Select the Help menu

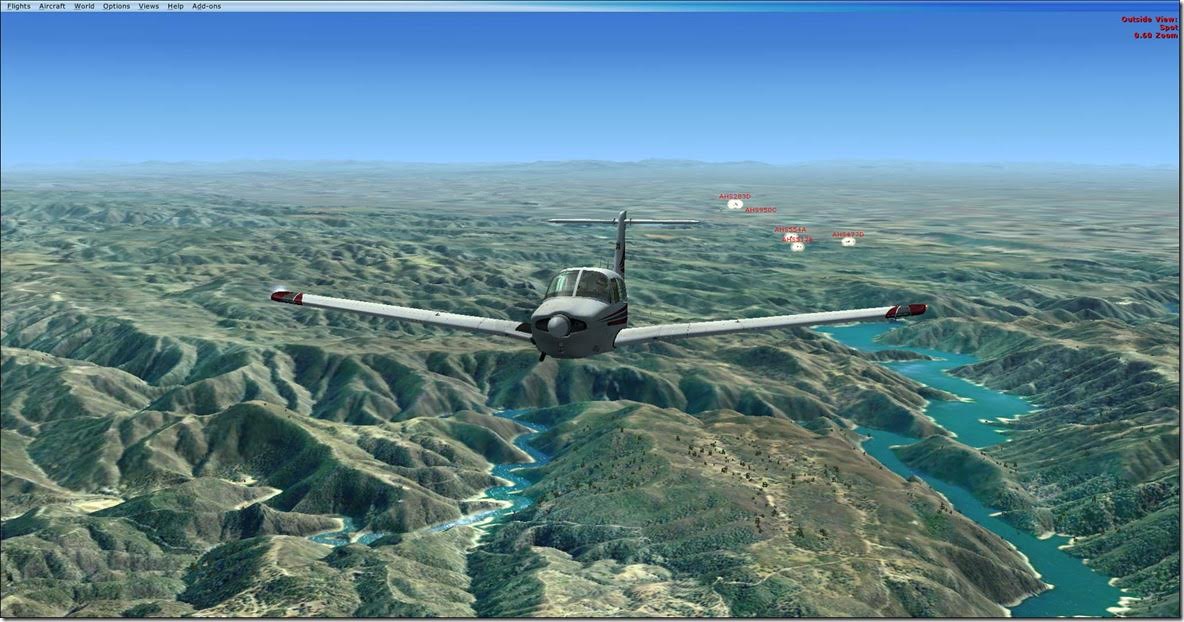pyautogui.click(x=175, y=6)
